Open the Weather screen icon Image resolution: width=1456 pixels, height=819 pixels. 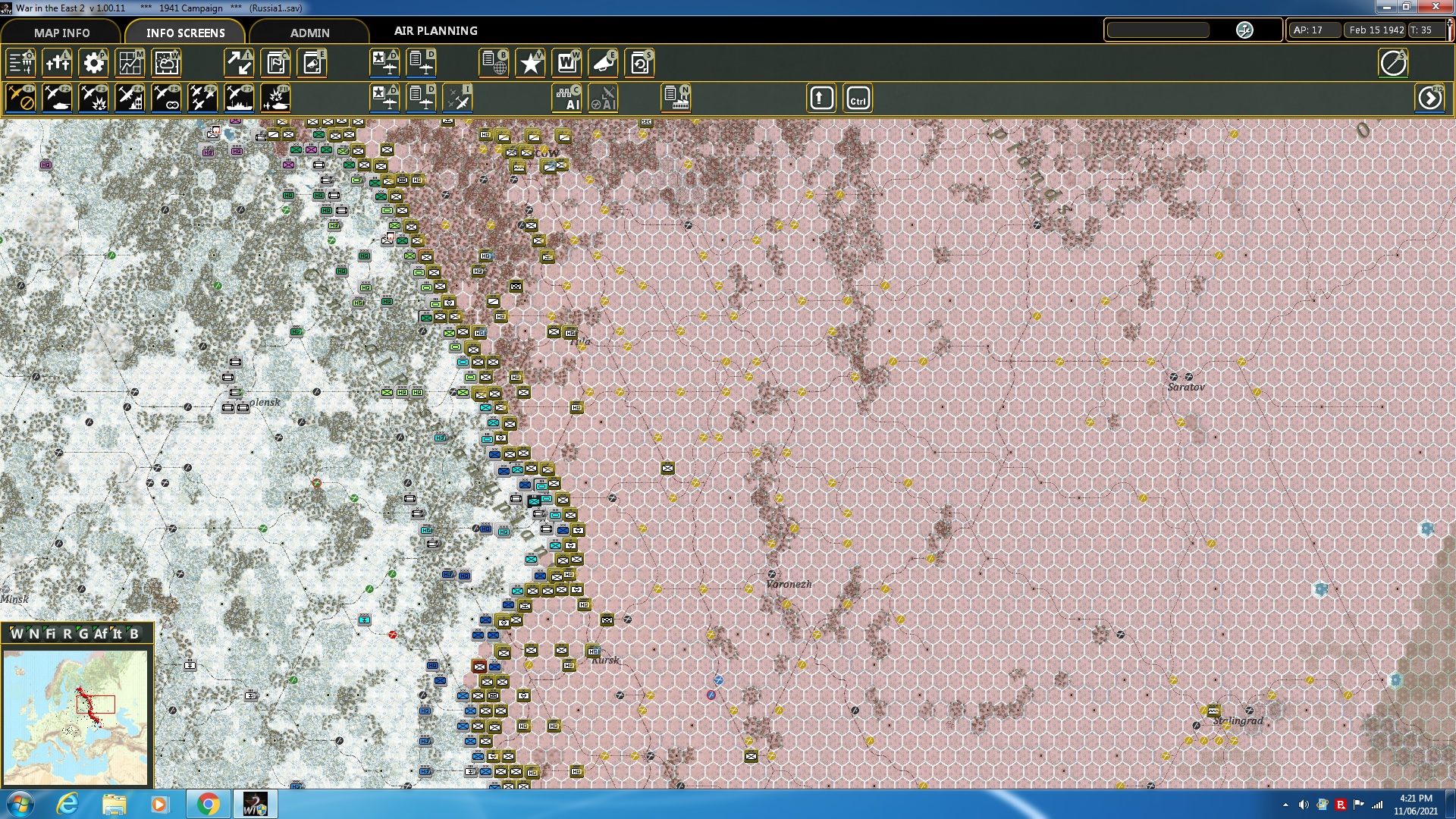(166, 63)
